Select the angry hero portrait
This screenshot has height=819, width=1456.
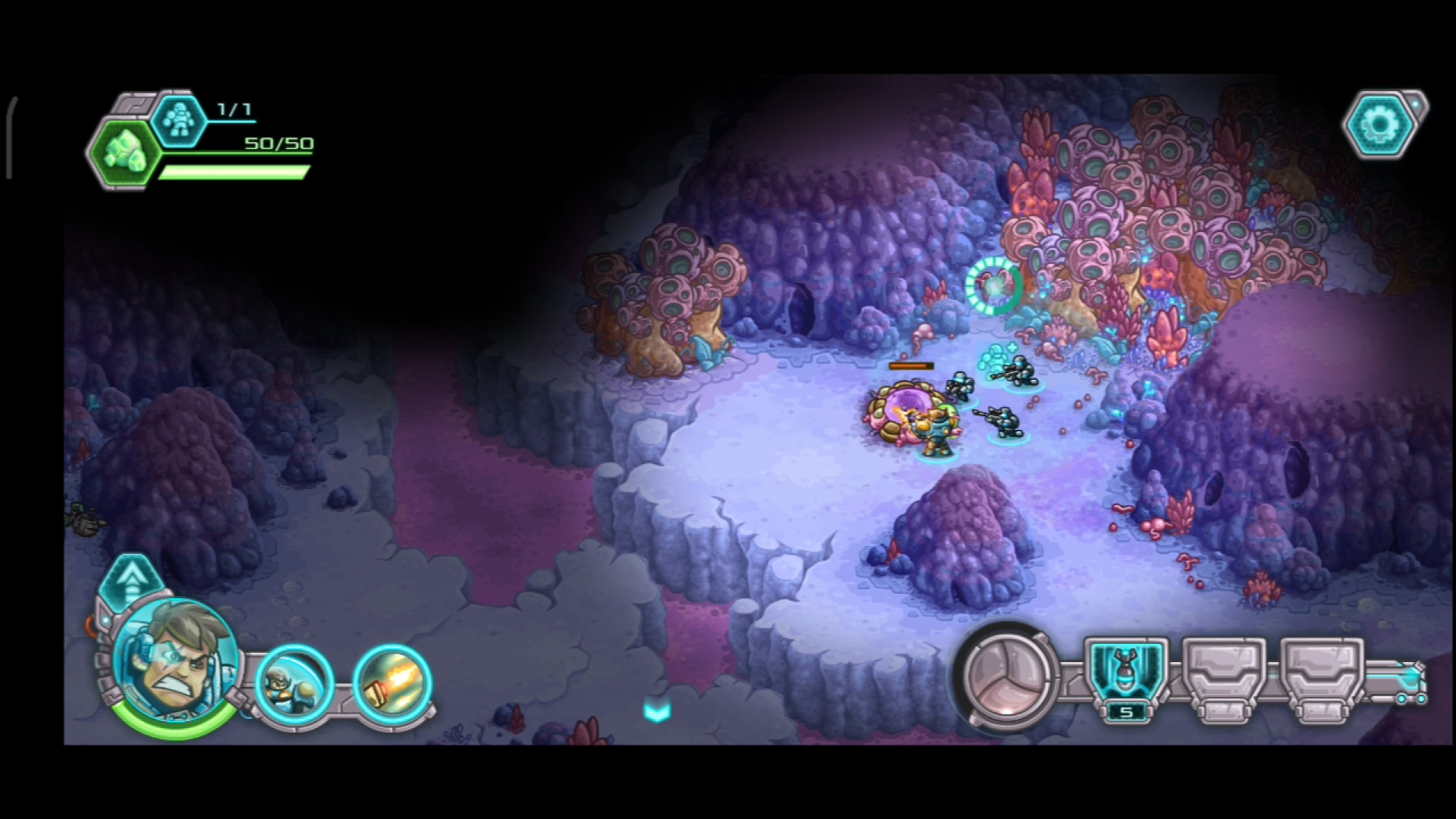pos(174,658)
